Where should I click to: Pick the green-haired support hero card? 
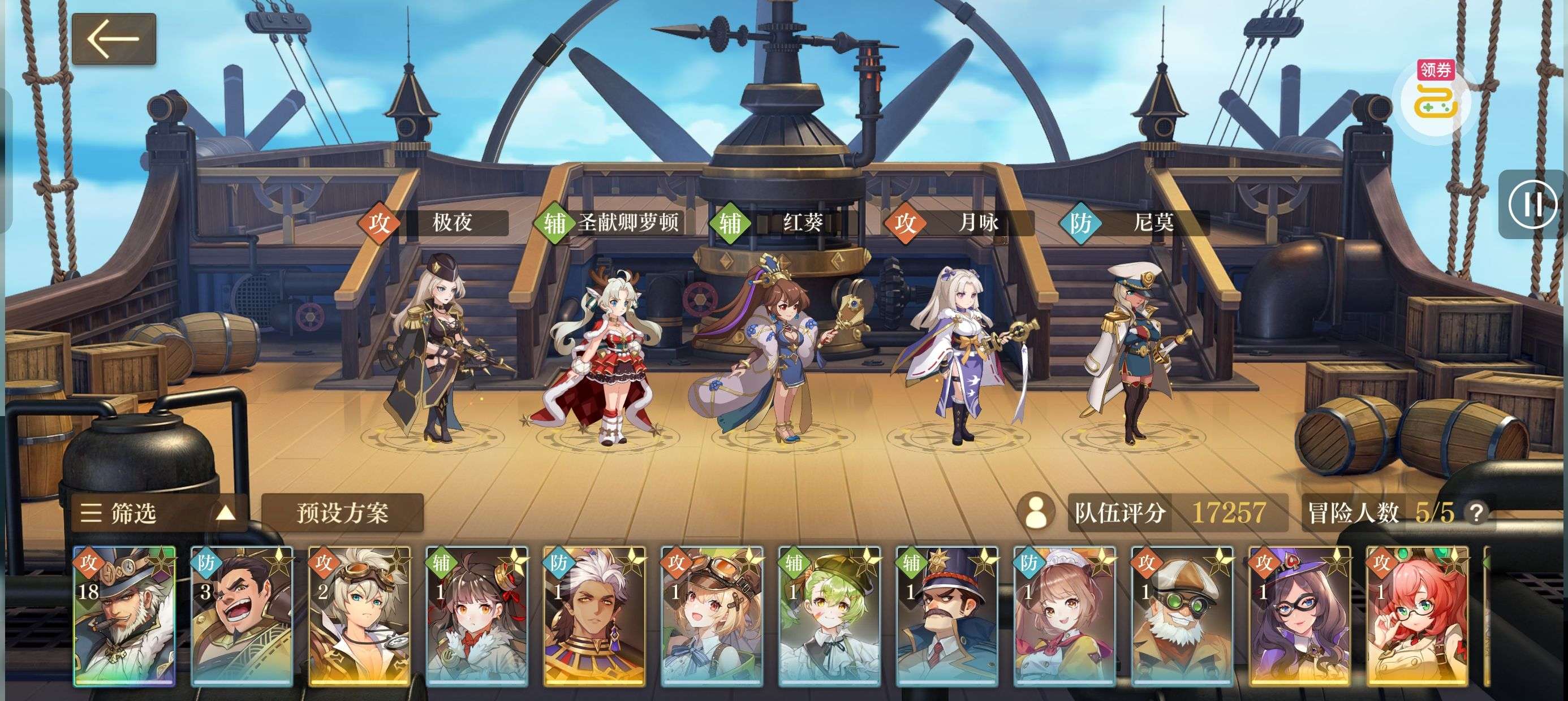point(829,616)
